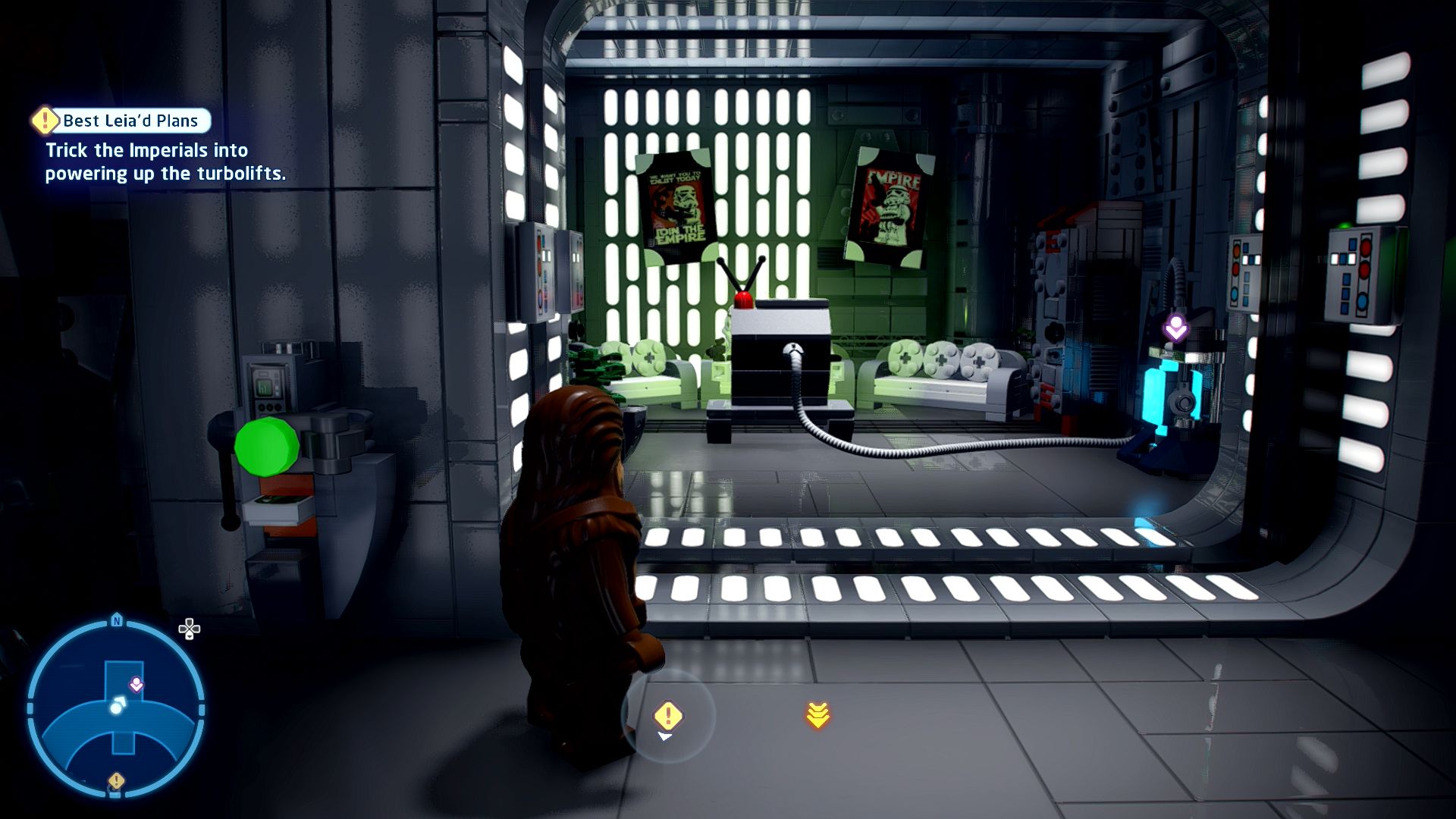
Task: Select the purple marker above the blue terminal
Action: [x=1175, y=328]
